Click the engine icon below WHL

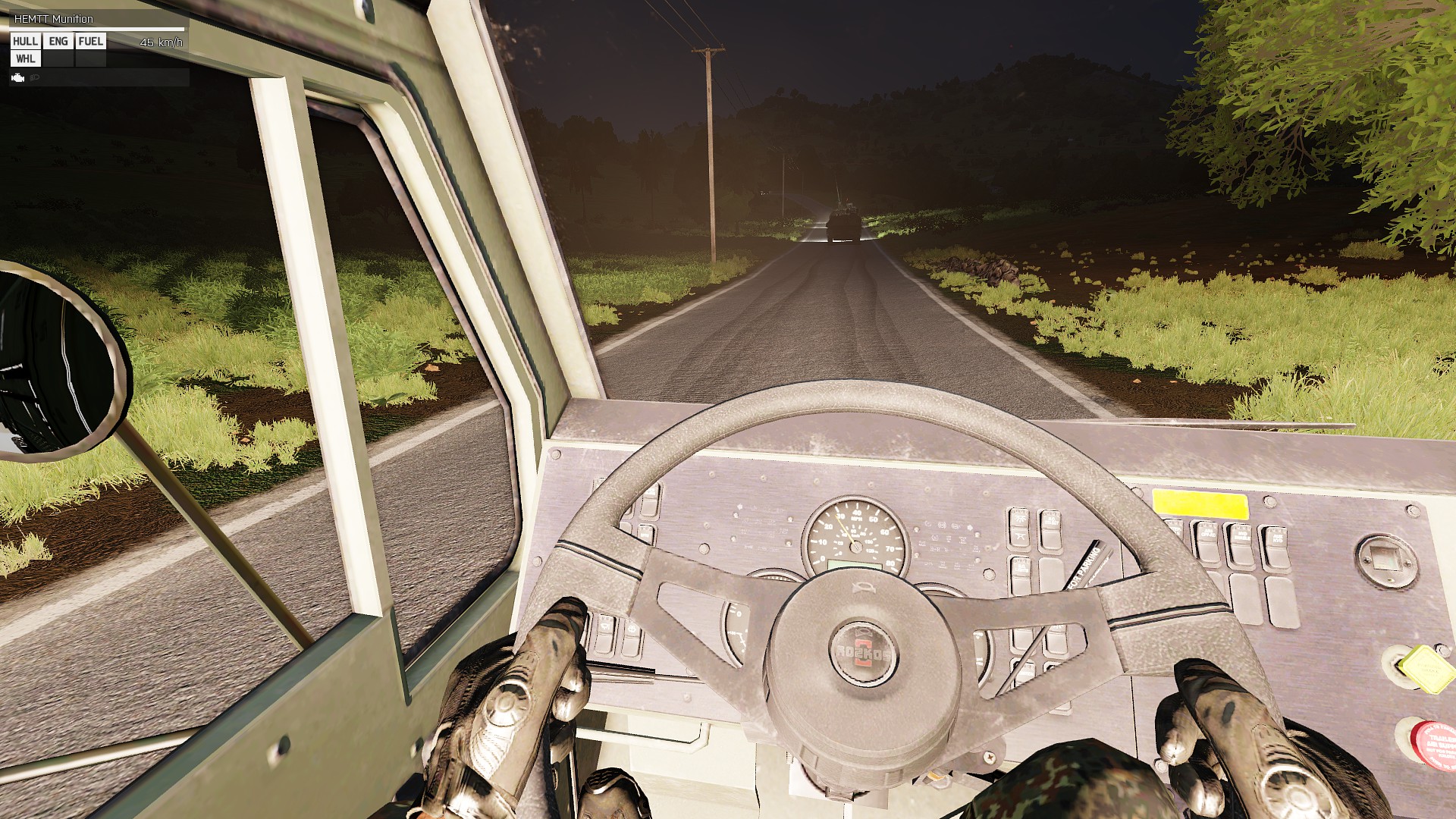coord(18,78)
